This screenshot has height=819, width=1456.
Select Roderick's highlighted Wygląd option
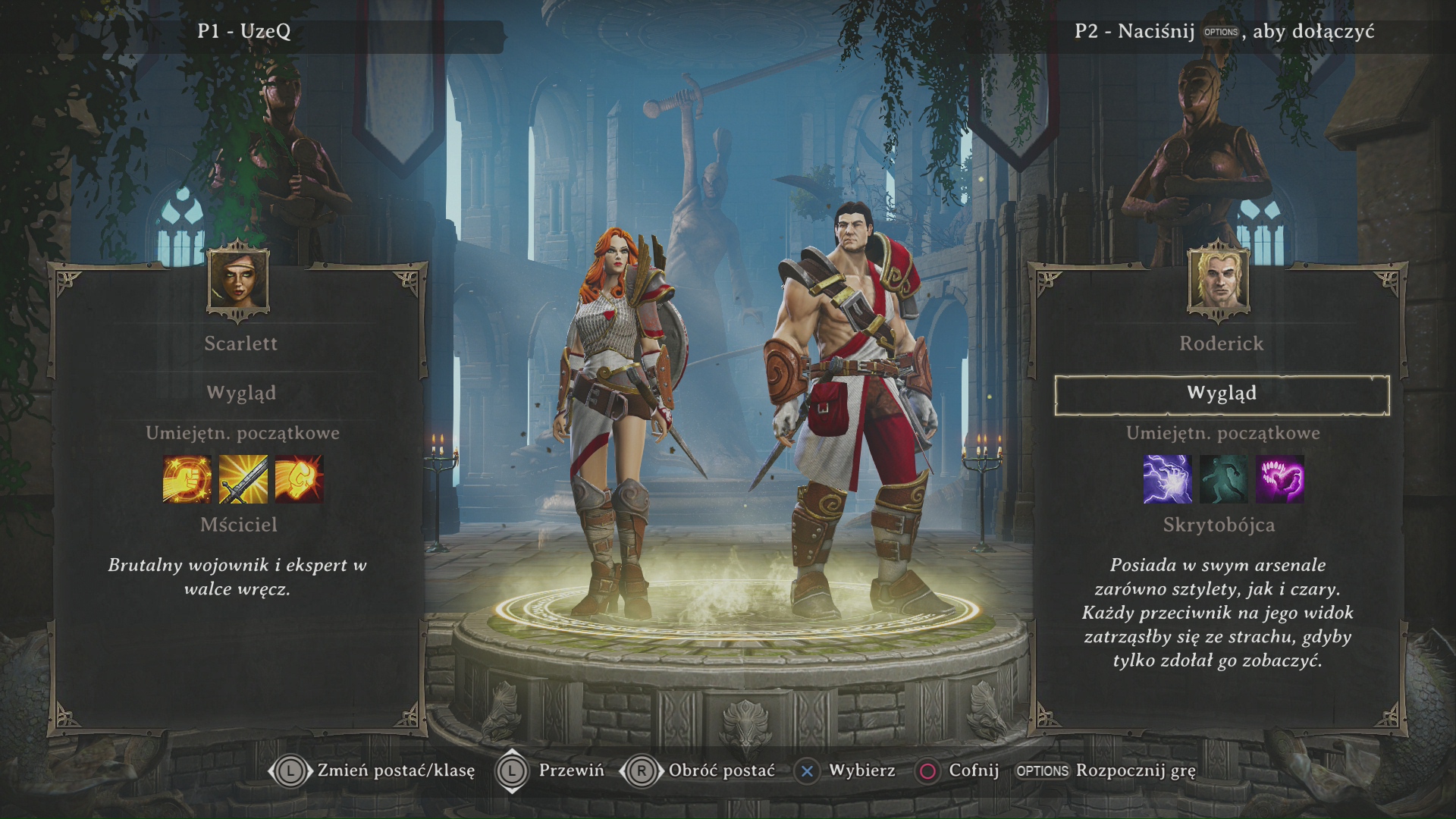[1222, 394]
